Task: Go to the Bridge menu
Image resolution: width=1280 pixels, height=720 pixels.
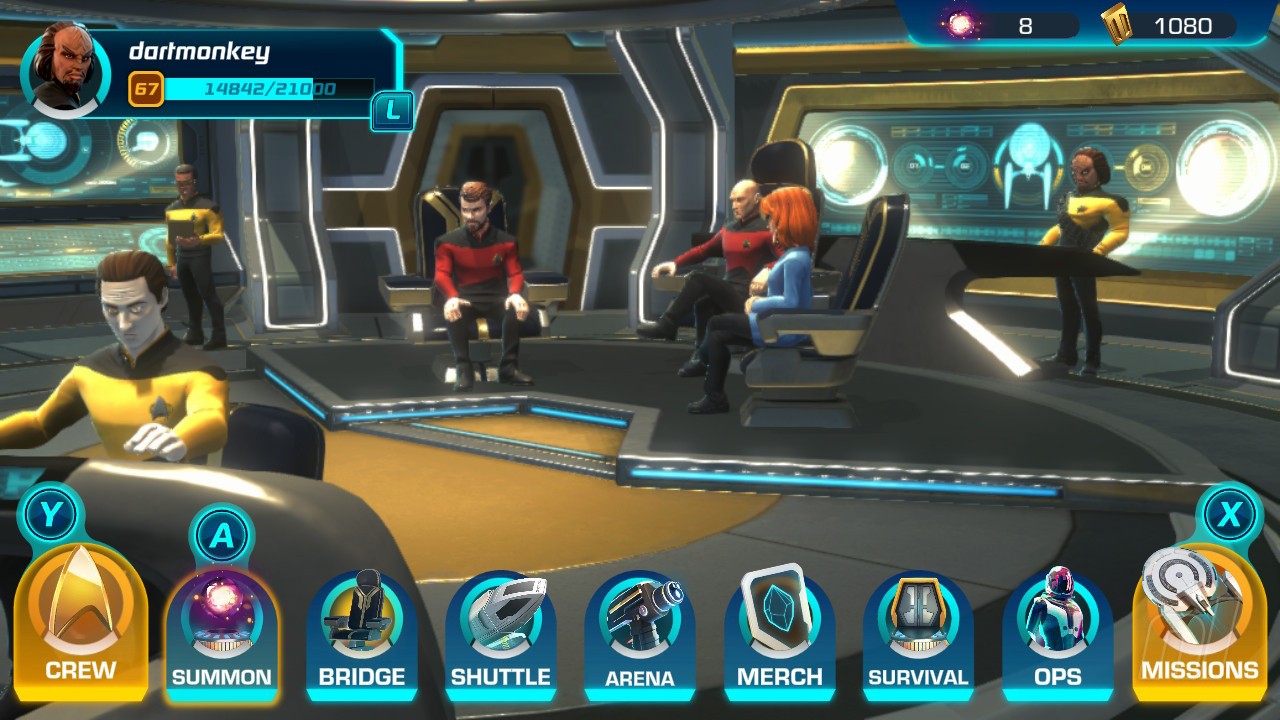Action: point(361,630)
